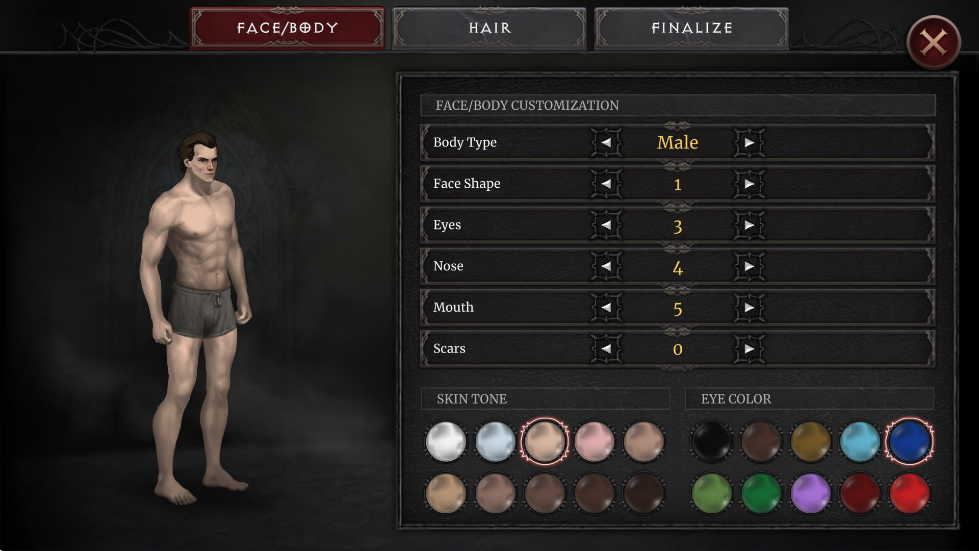Advance to the next Nose option

(x=749, y=267)
